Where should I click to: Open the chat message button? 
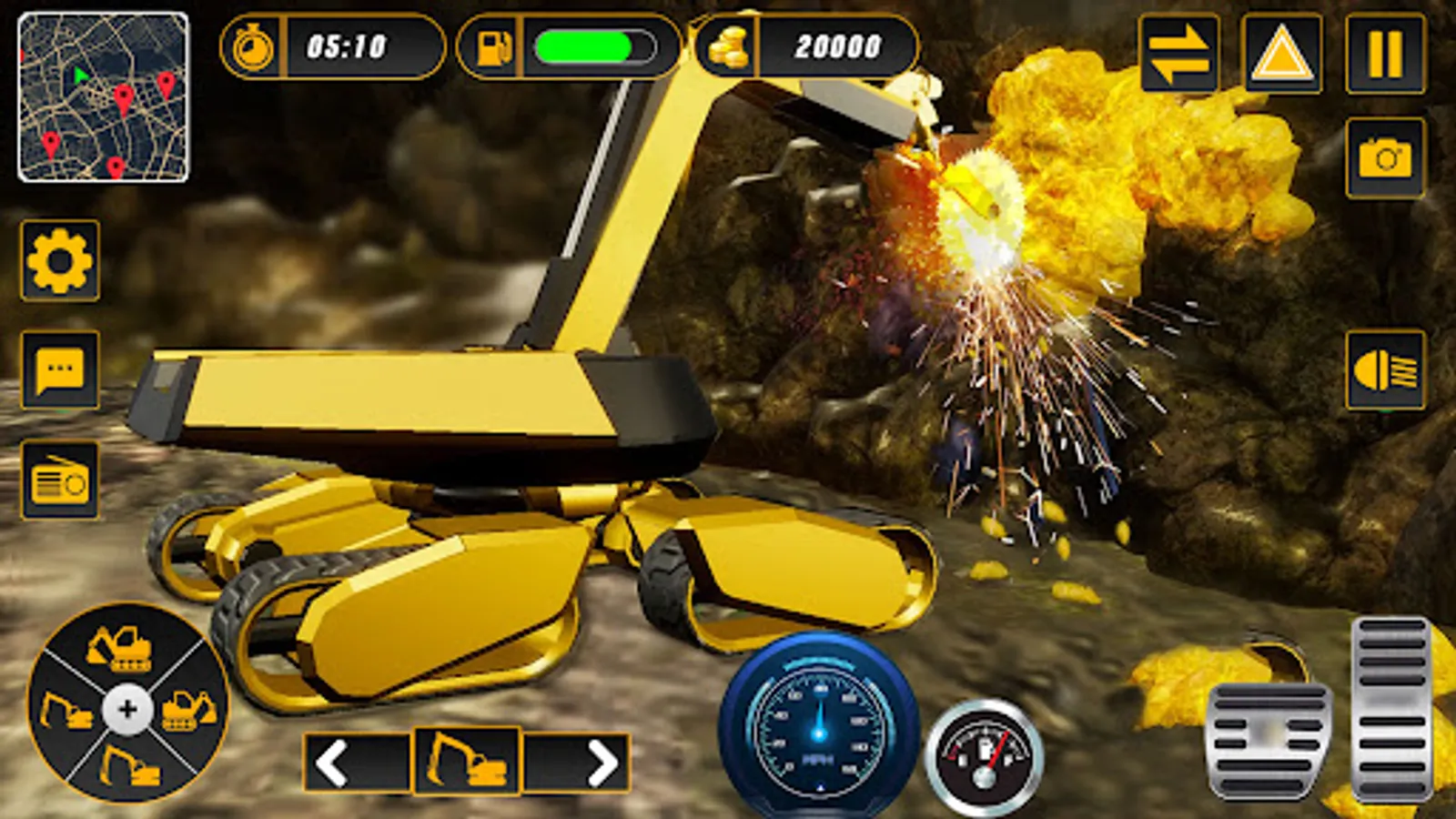pos(60,370)
